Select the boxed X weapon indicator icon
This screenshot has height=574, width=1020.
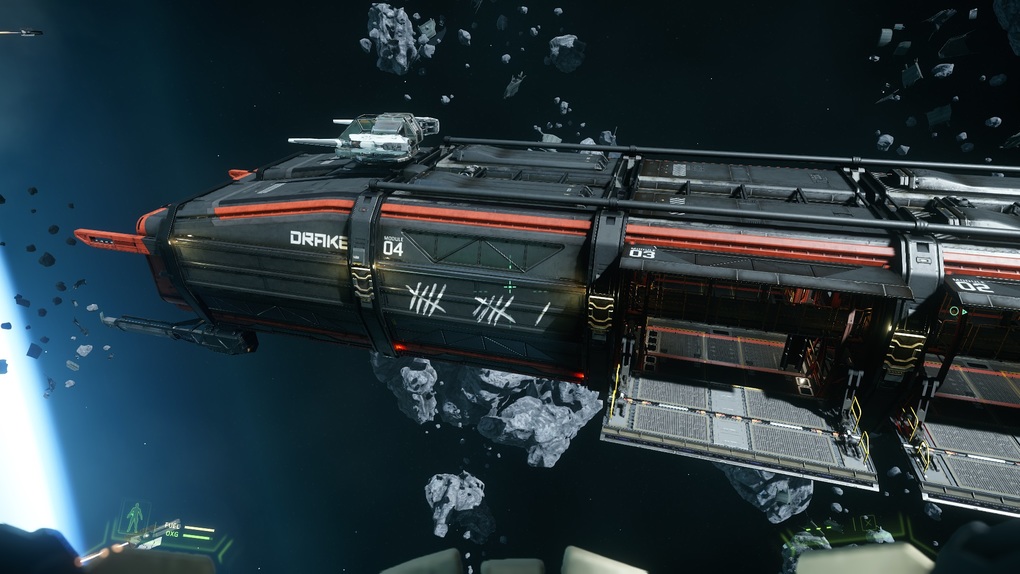(868, 523)
